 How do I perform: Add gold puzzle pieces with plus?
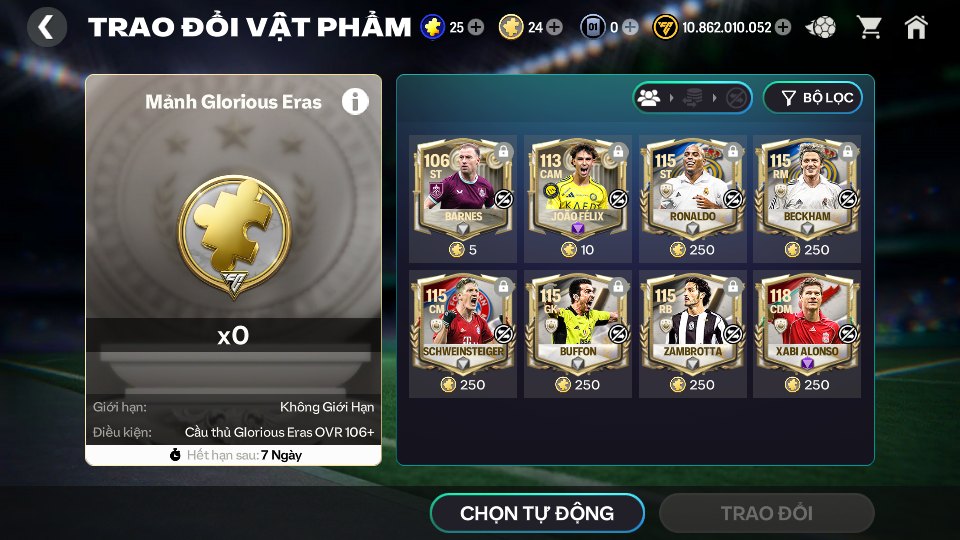554,27
